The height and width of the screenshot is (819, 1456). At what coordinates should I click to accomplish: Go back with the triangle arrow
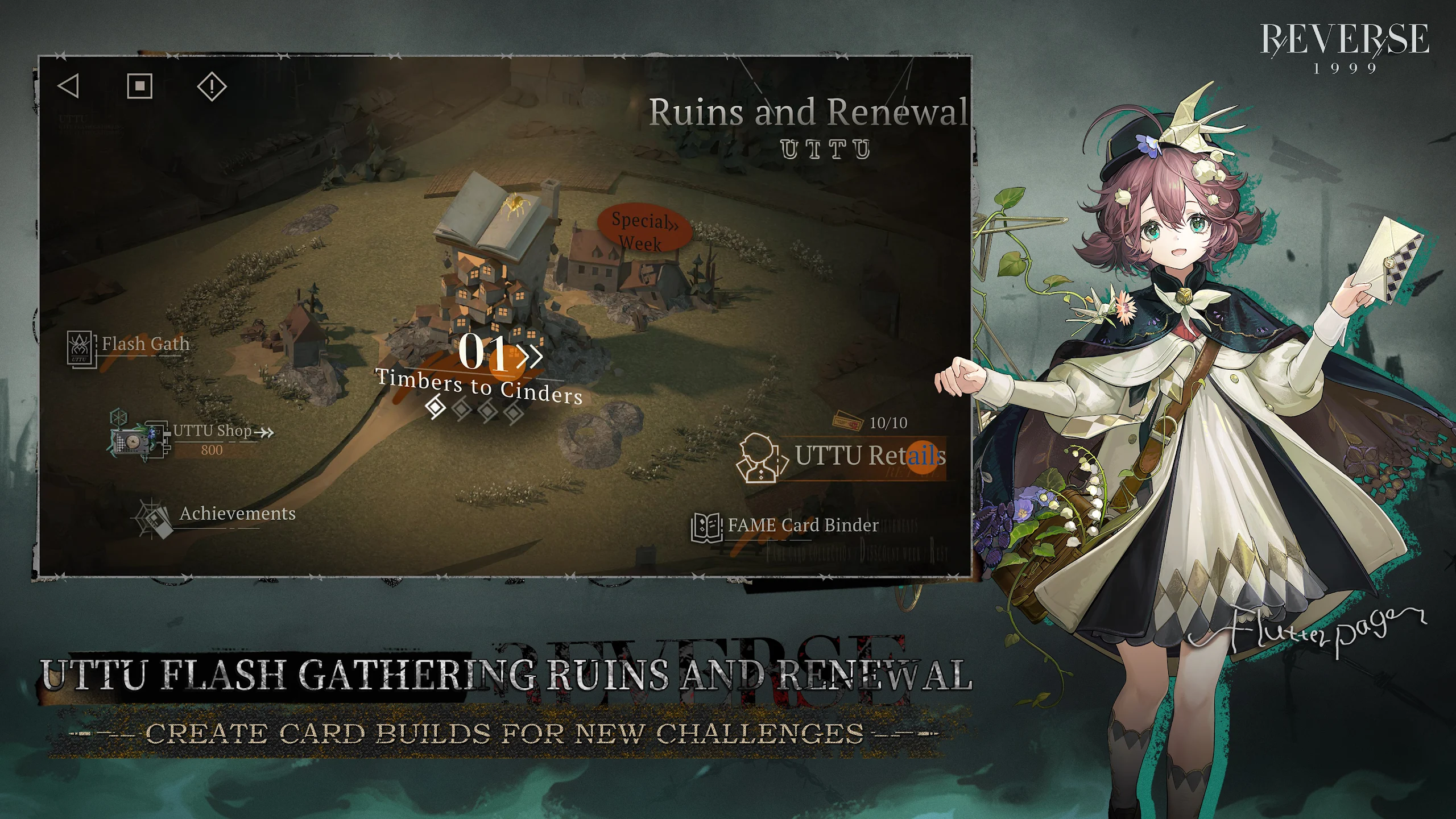(x=69, y=86)
